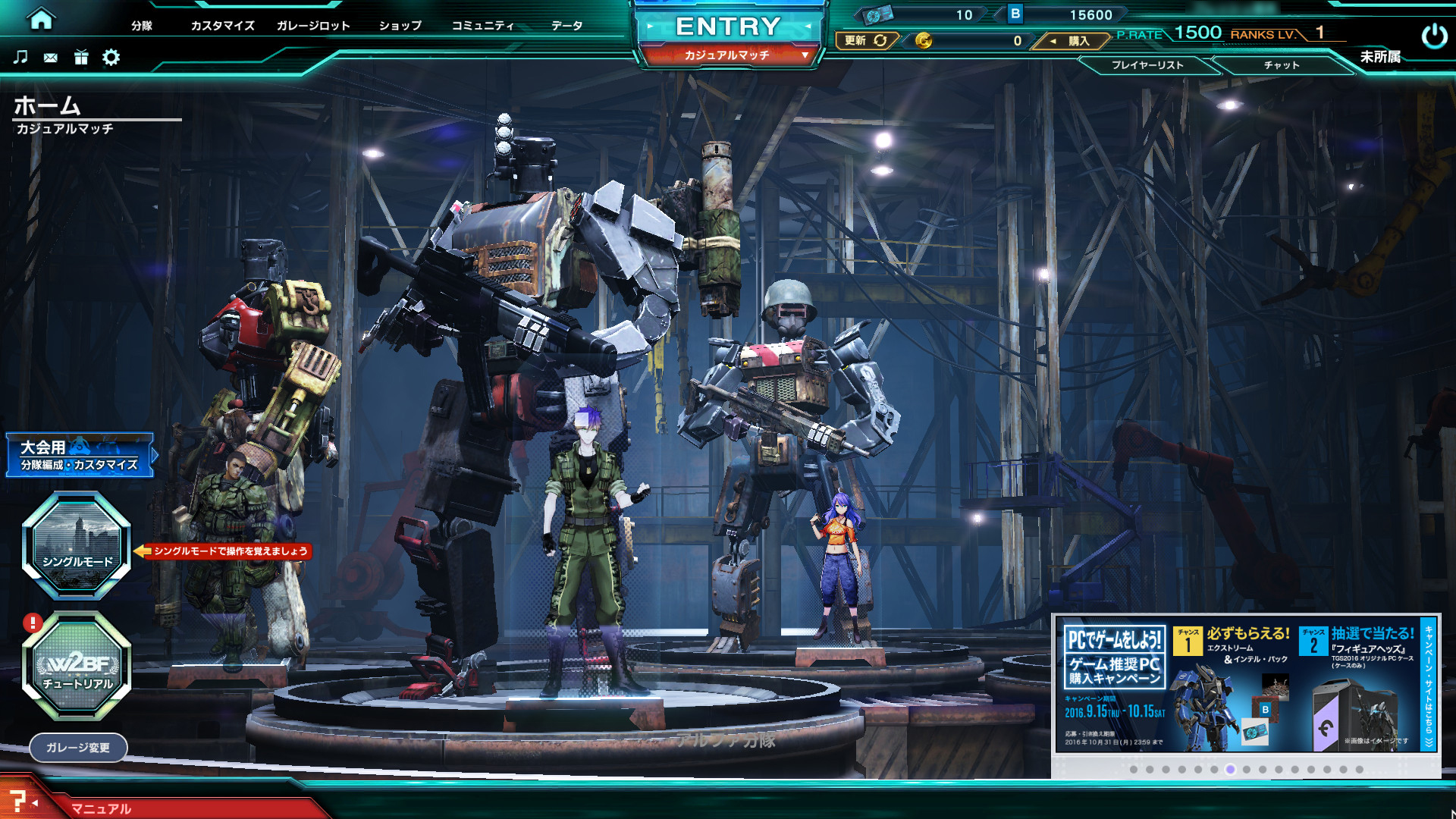This screenshot has width=1456, height=819.
Task: Open the データ menu
Action: (567, 26)
